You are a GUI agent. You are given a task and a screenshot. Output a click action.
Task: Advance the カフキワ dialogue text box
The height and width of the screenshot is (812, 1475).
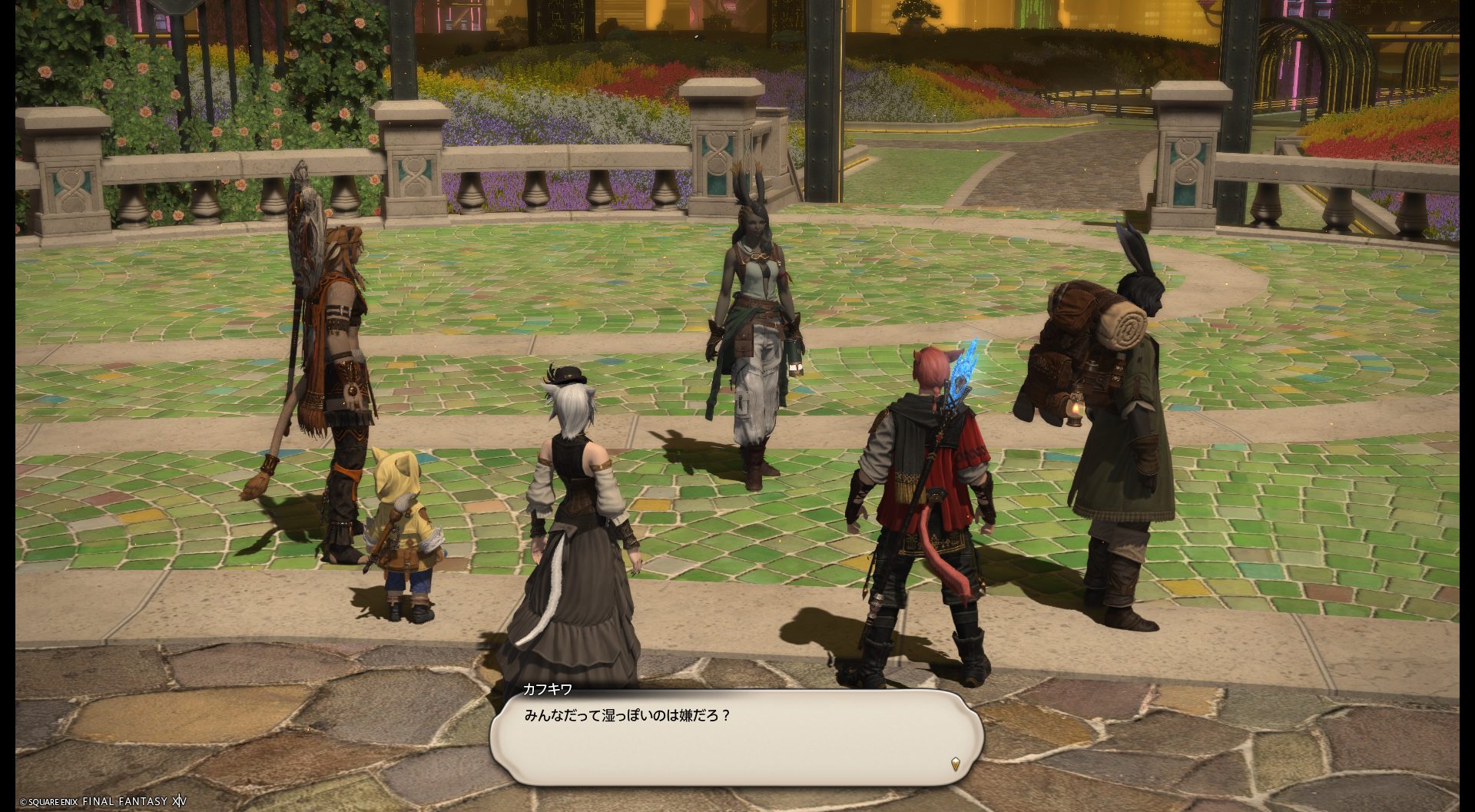click(736, 736)
